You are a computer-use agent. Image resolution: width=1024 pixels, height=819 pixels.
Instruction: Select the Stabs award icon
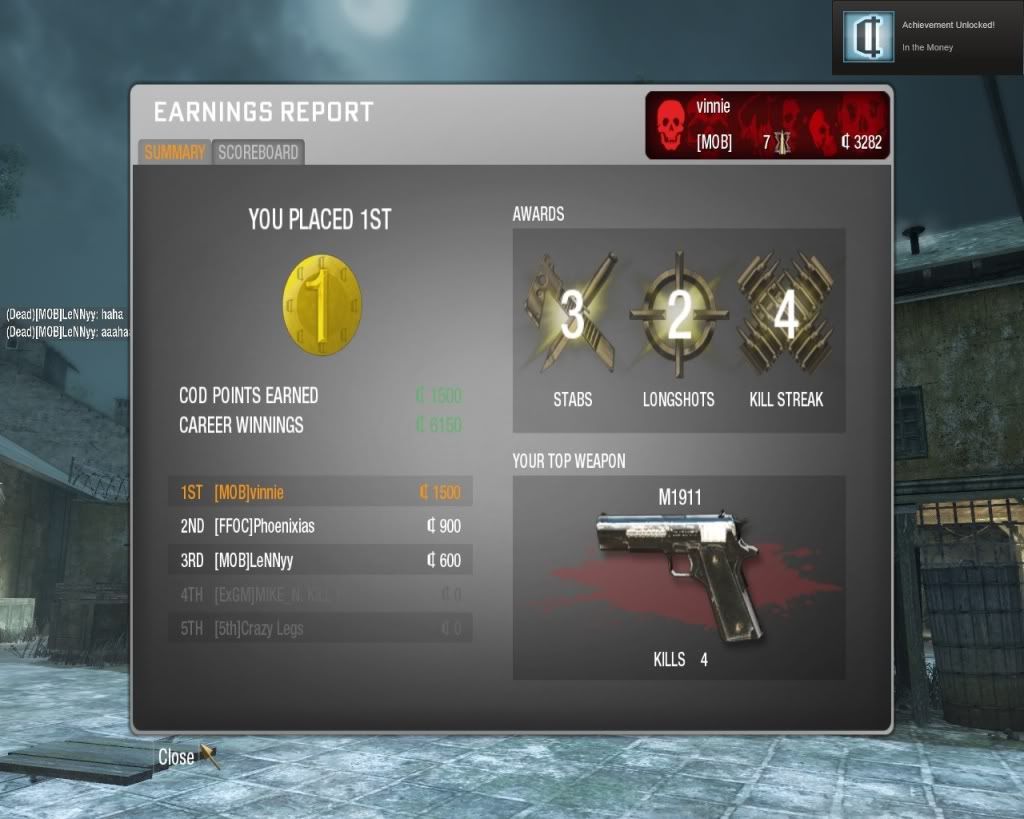[572, 315]
